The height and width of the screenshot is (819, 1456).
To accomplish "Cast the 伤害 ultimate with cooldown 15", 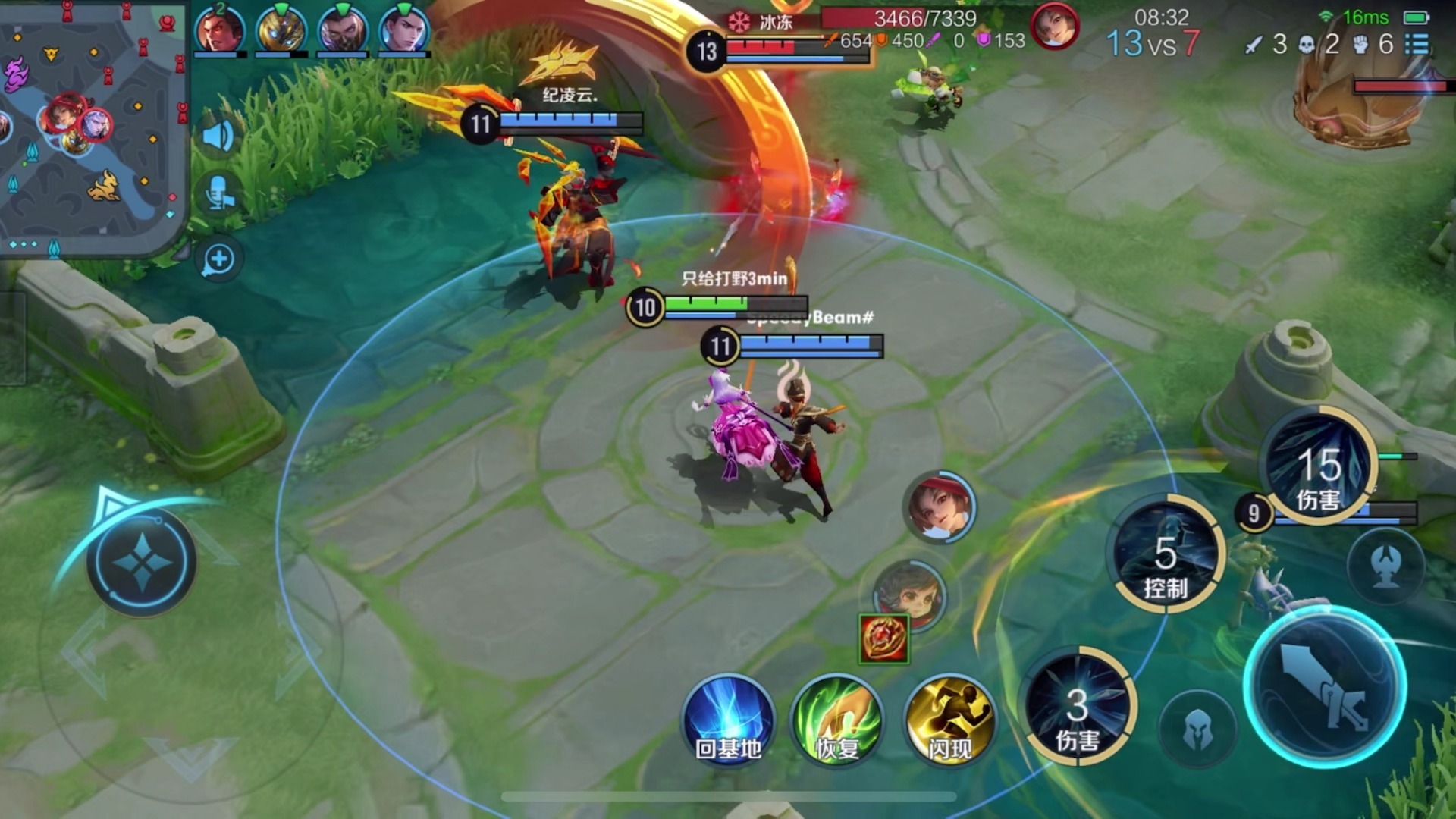I will [x=1319, y=466].
